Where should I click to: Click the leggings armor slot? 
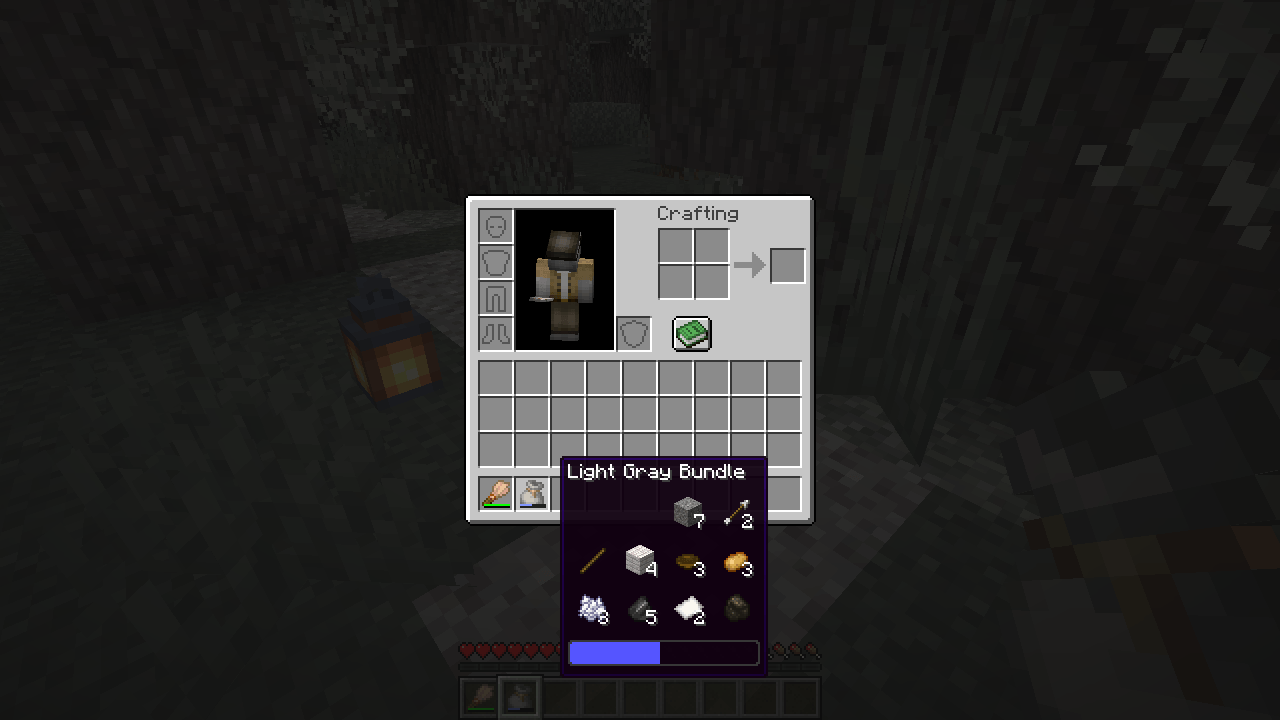(x=496, y=297)
